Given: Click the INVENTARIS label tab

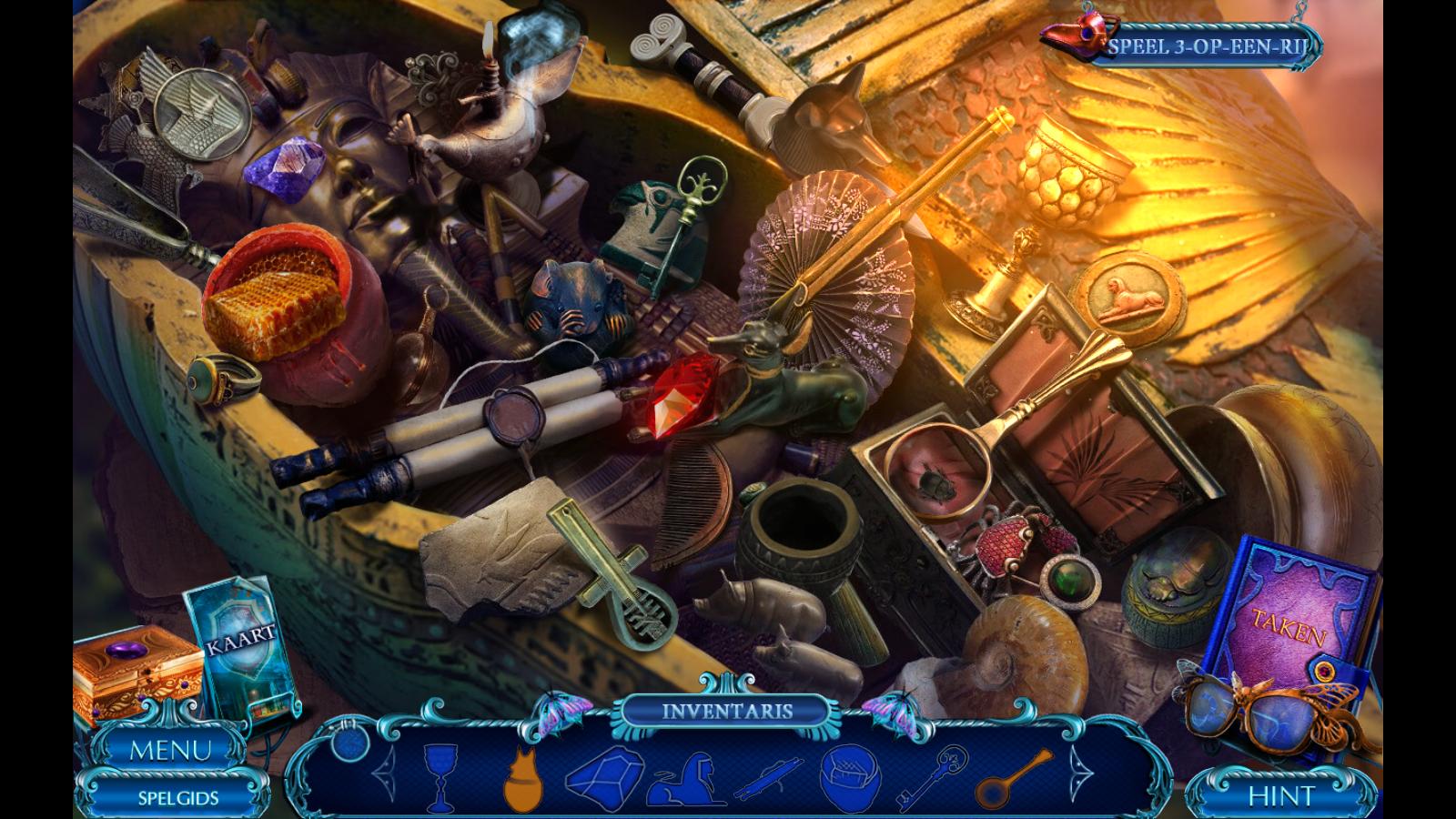Looking at the screenshot, I should [x=727, y=711].
